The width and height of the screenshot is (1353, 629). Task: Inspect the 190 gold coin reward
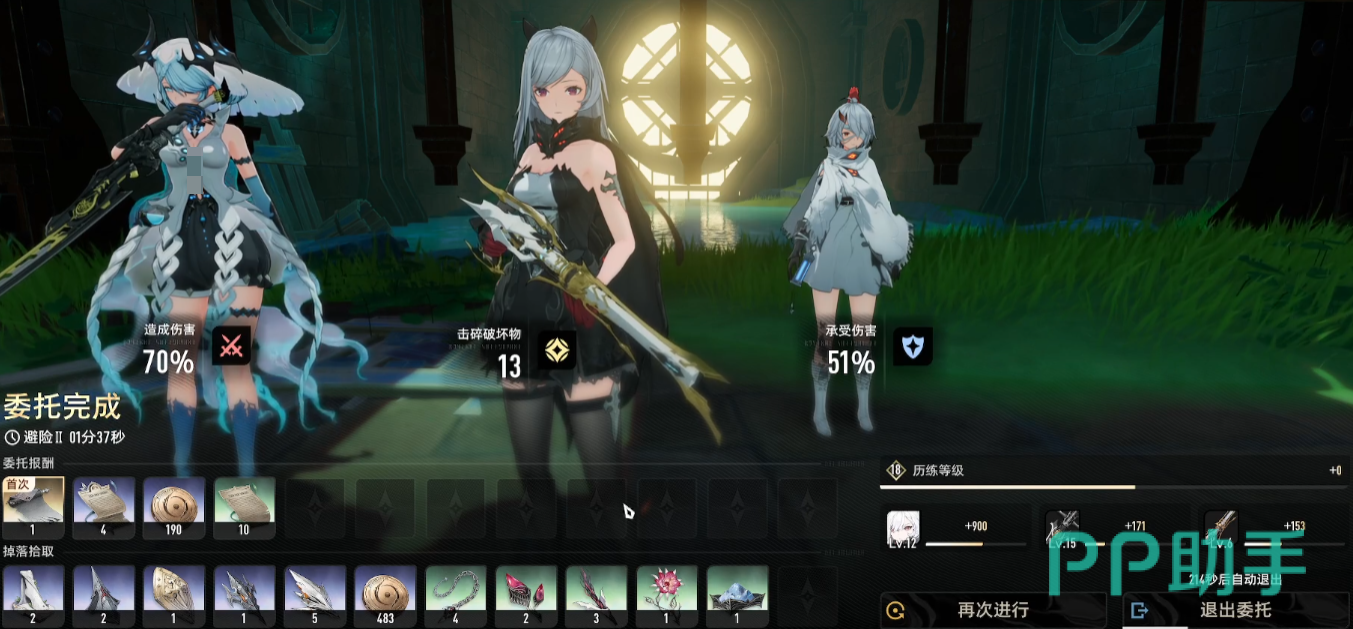tap(174, 500)
